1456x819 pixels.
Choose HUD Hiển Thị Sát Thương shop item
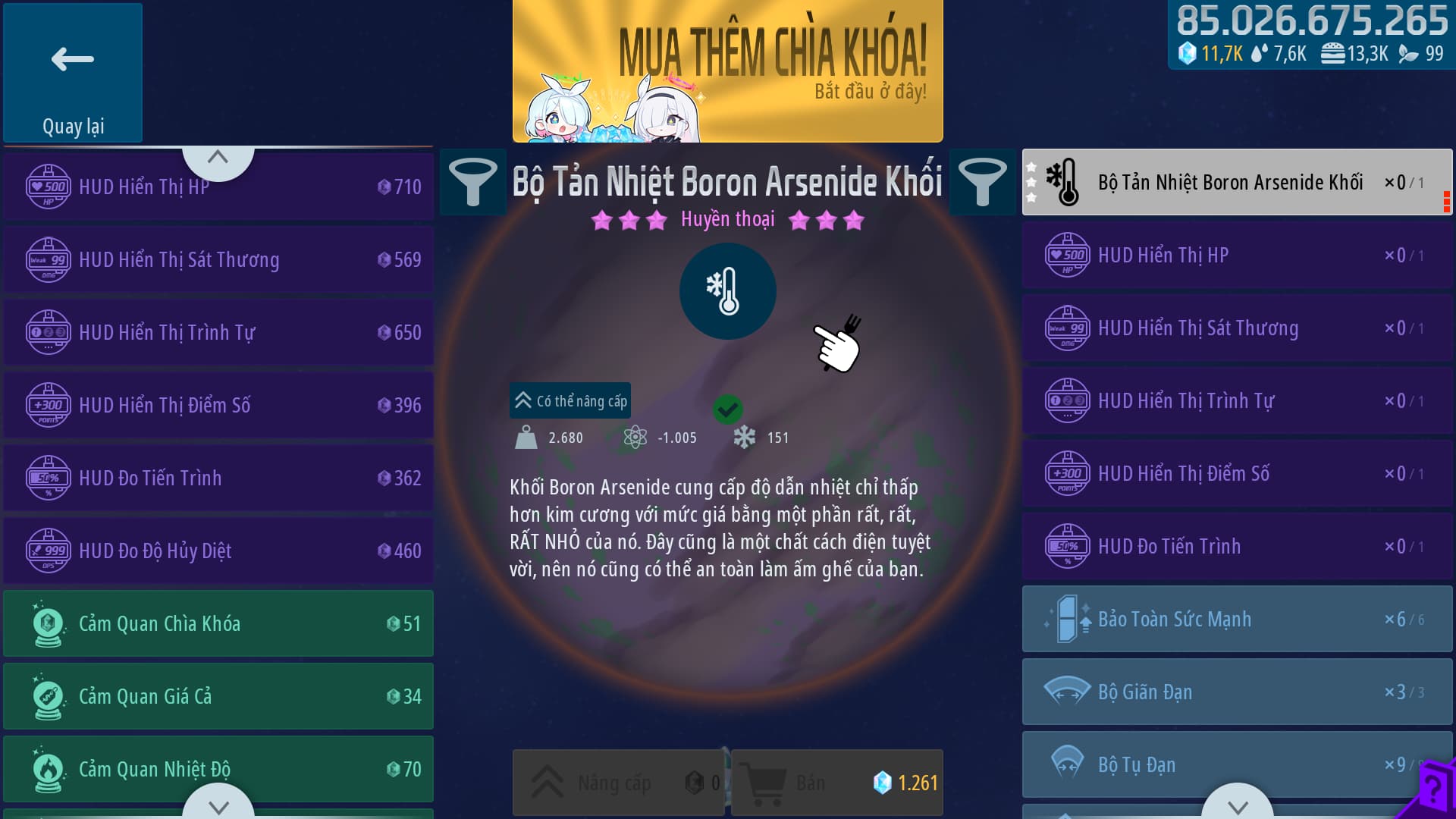click(218, 259)
